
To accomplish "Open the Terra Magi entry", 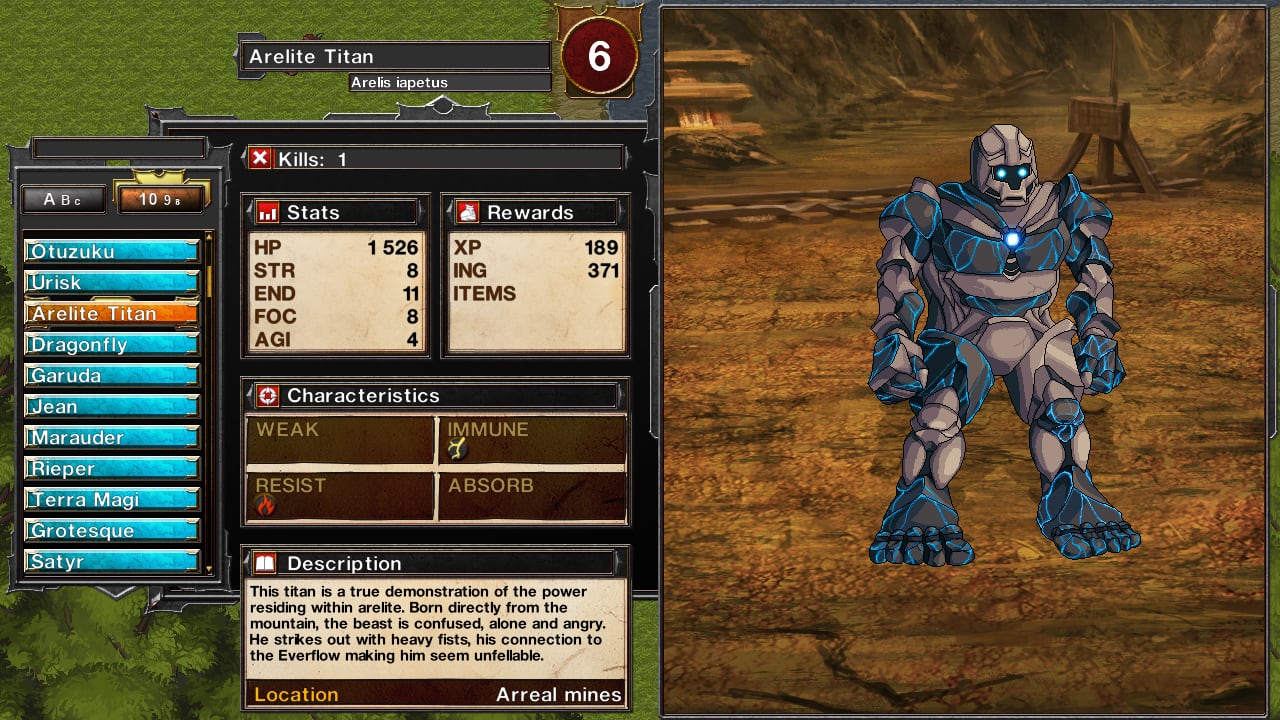I will pos(112,499).
